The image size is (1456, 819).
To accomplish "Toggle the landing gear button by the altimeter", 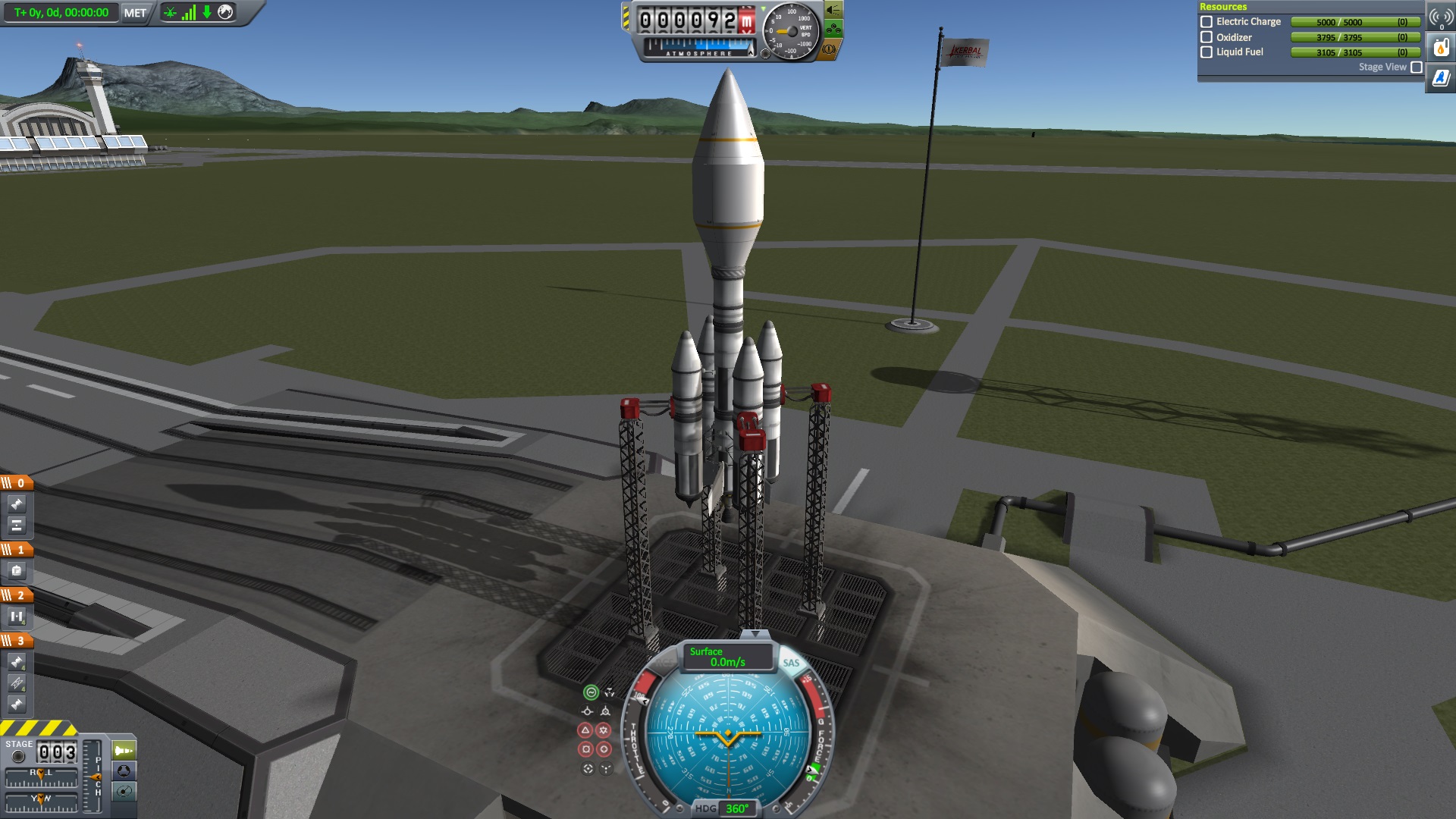I will (x=833, y=30).
